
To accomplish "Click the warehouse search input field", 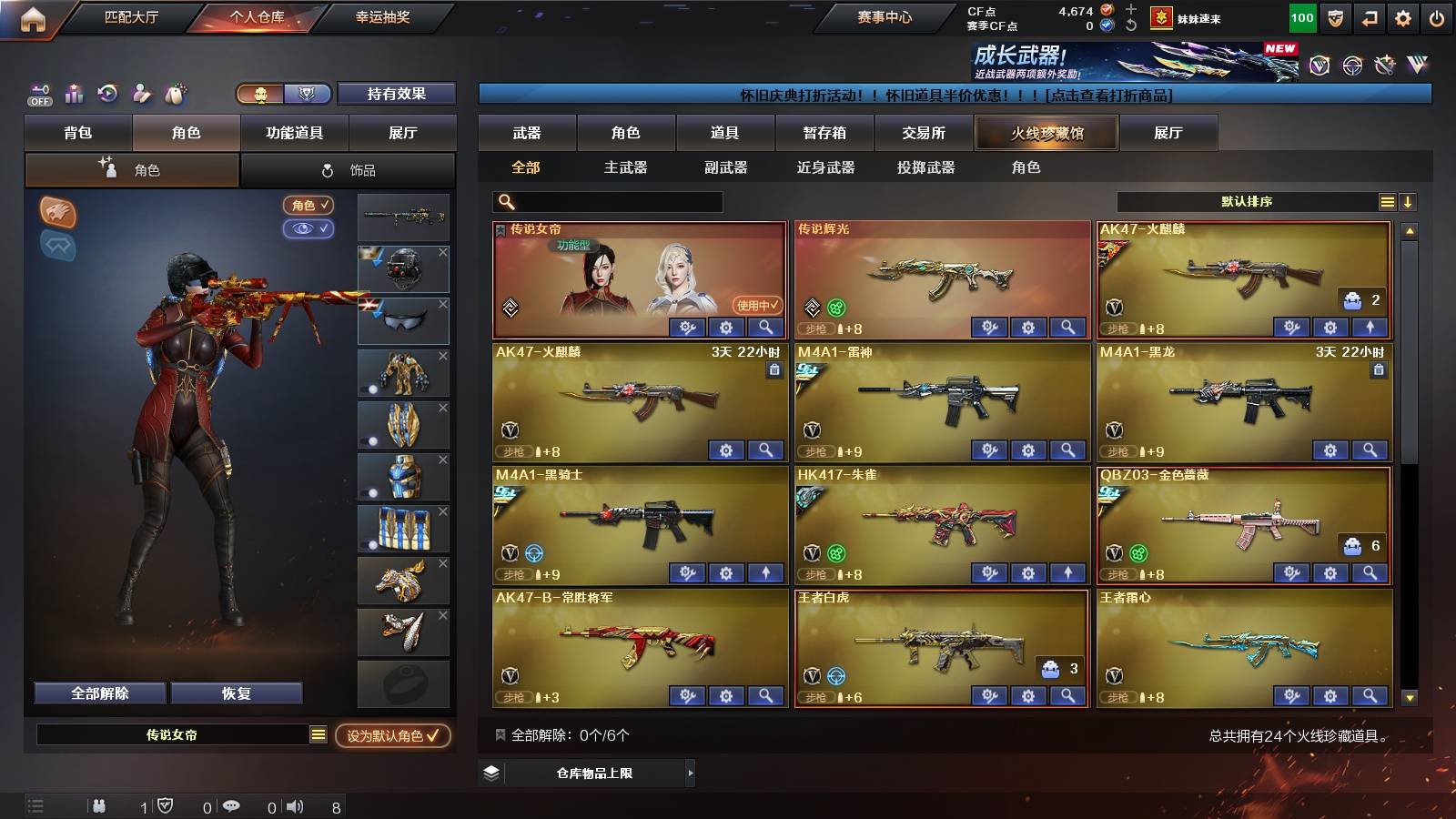I will 605,201.
